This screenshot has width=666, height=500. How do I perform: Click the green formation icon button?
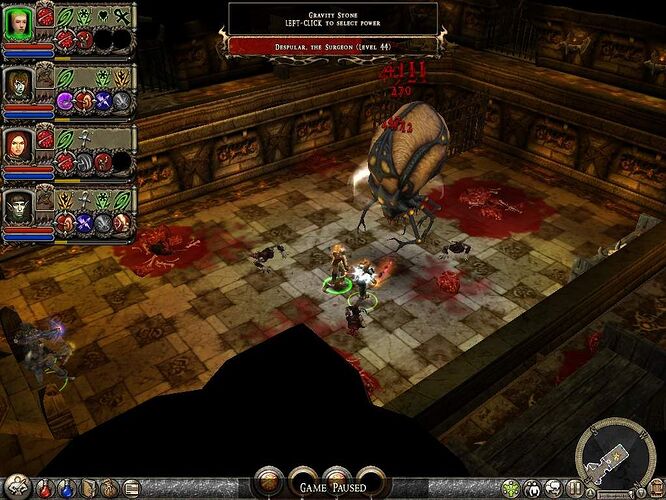tap(513, 489)
